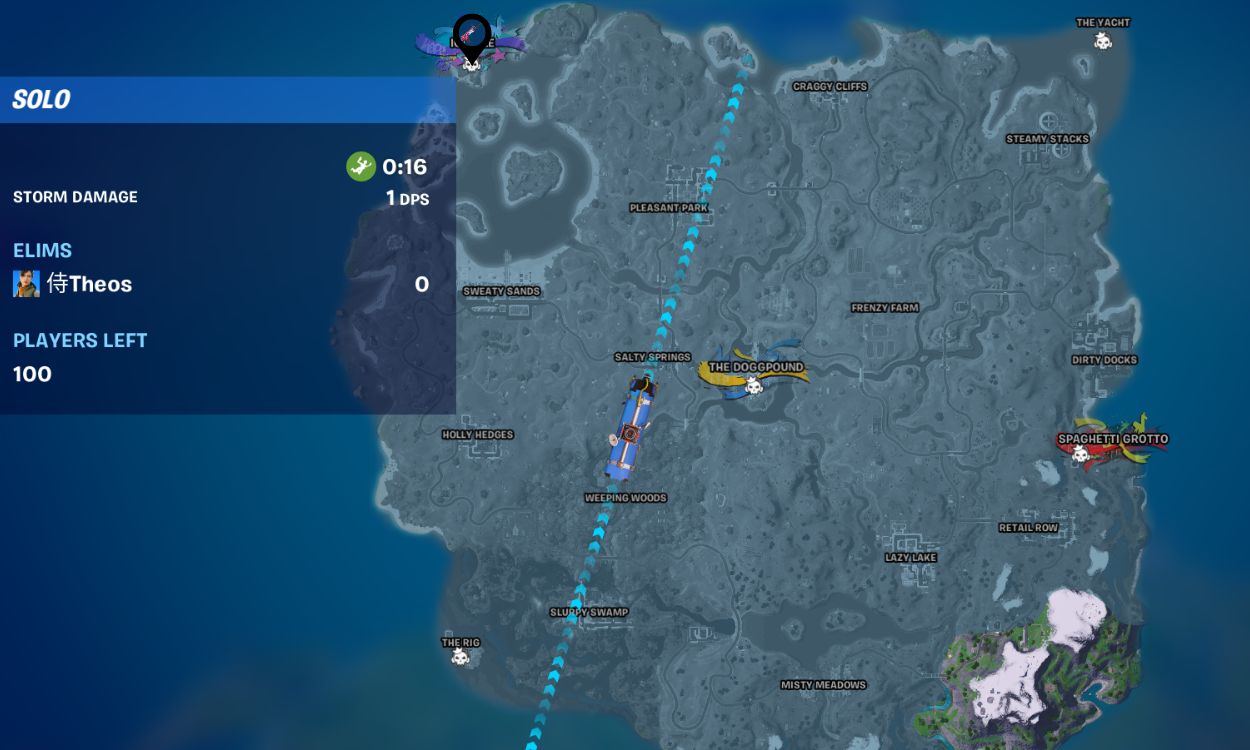Mark the Frenzy Farm location
Screen dimensions: 1250x750
coord(884,308)
